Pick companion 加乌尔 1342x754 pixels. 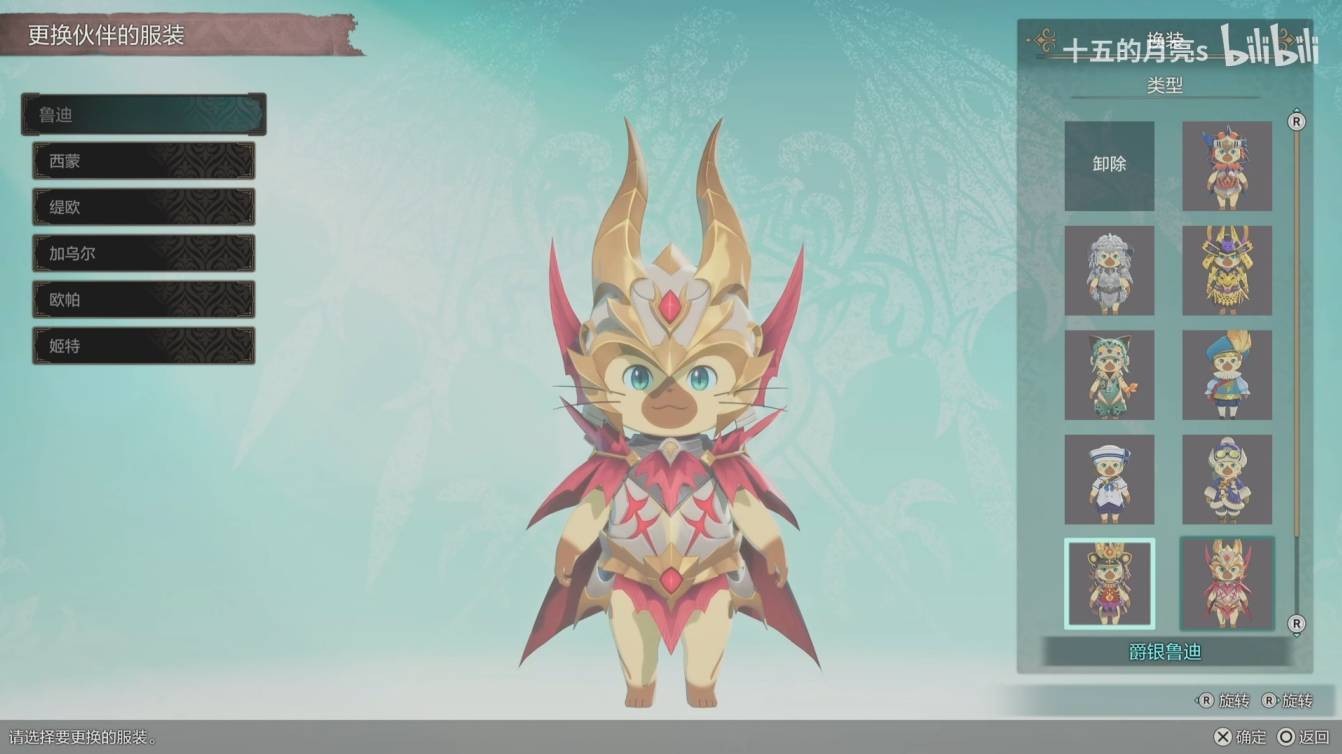pyautogui.click(x=144, y=253)
